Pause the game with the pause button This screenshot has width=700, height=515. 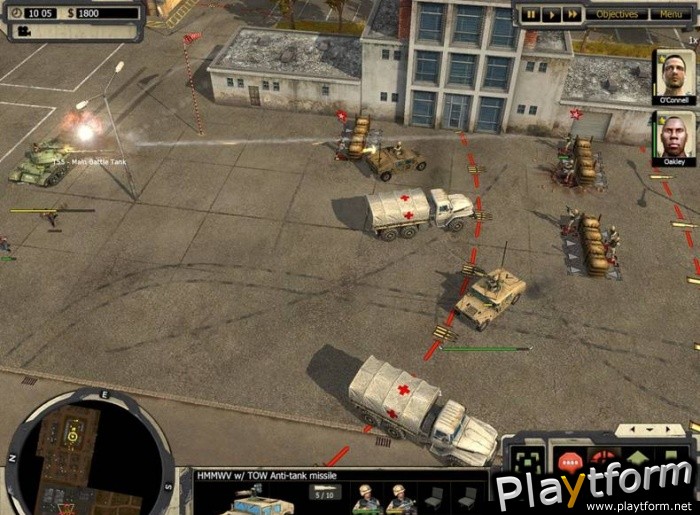click(531, 14)
